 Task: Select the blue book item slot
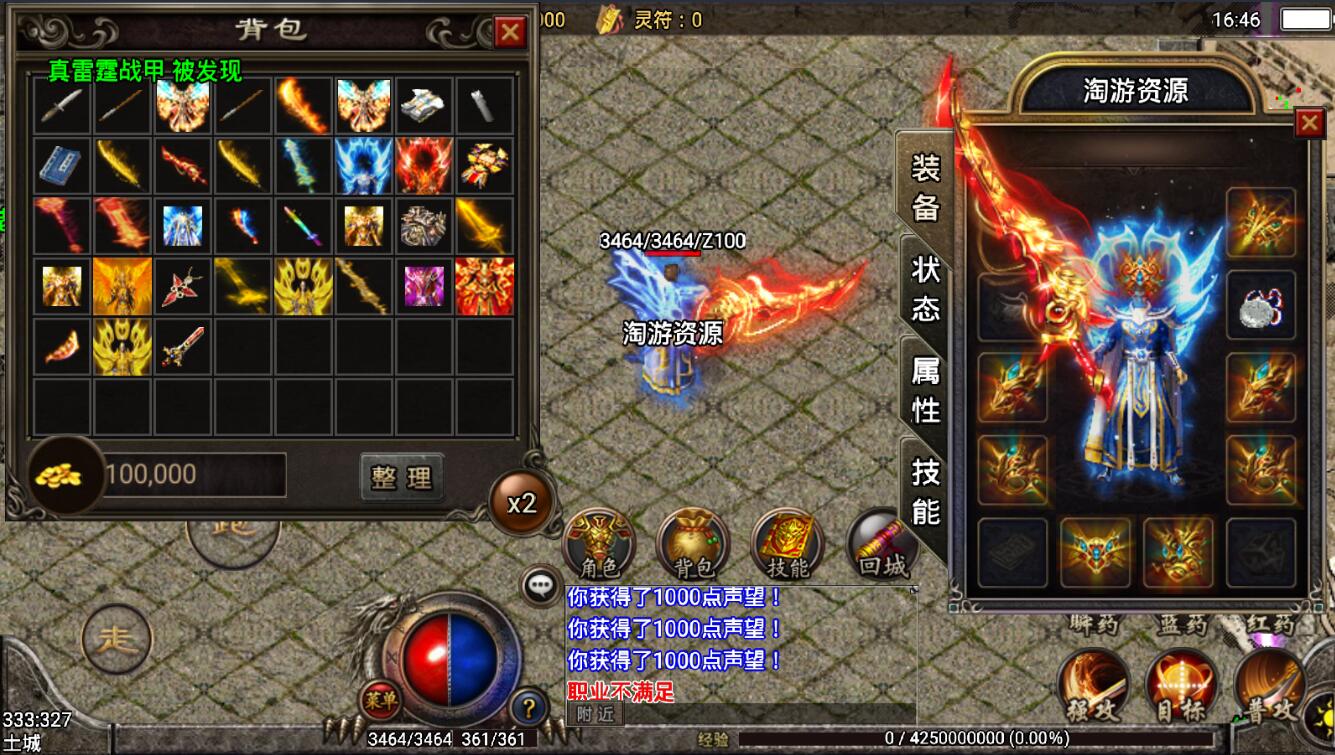[x=62, y=166]
